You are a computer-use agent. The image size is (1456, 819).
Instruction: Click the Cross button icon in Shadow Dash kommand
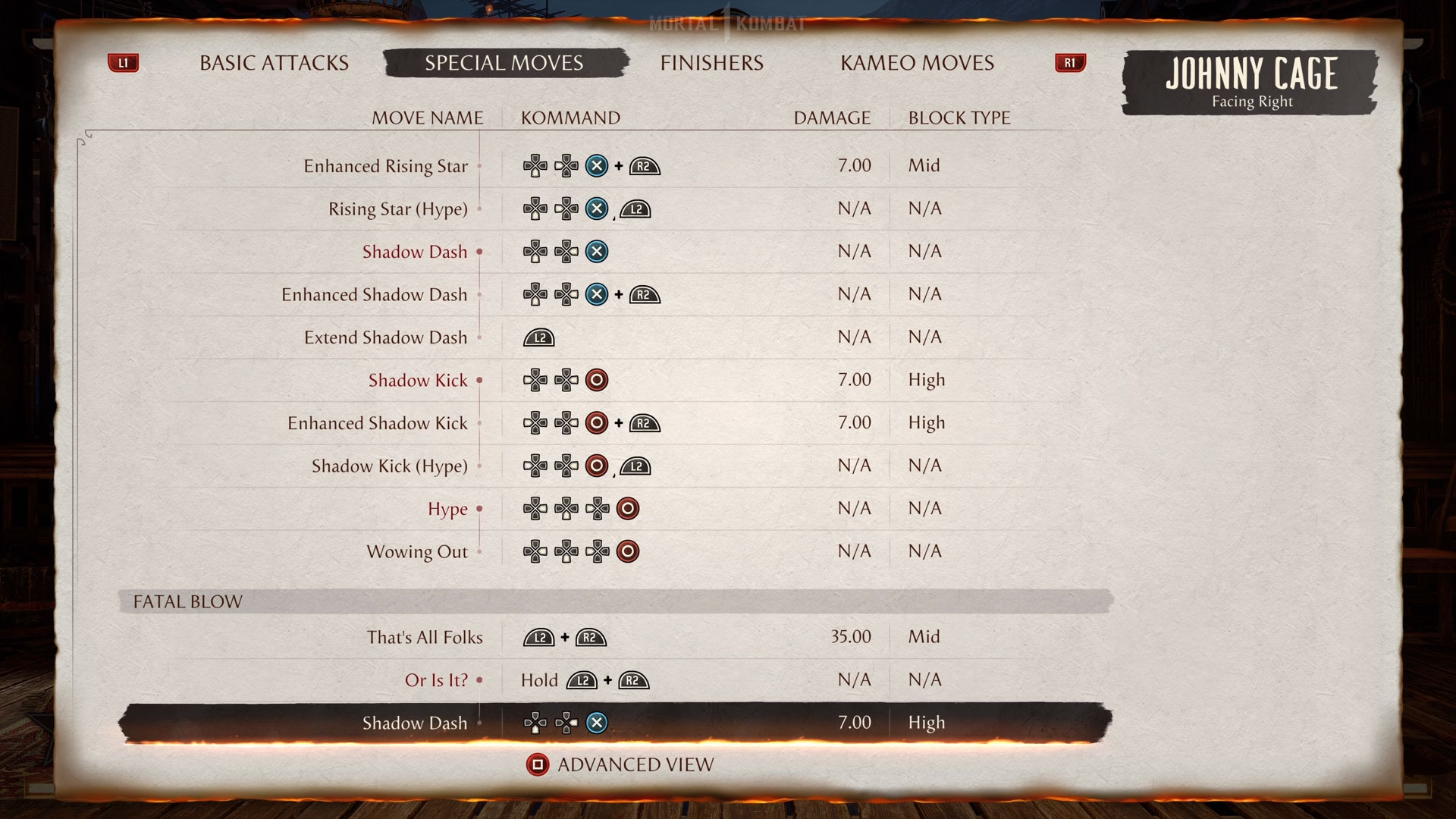596,251
